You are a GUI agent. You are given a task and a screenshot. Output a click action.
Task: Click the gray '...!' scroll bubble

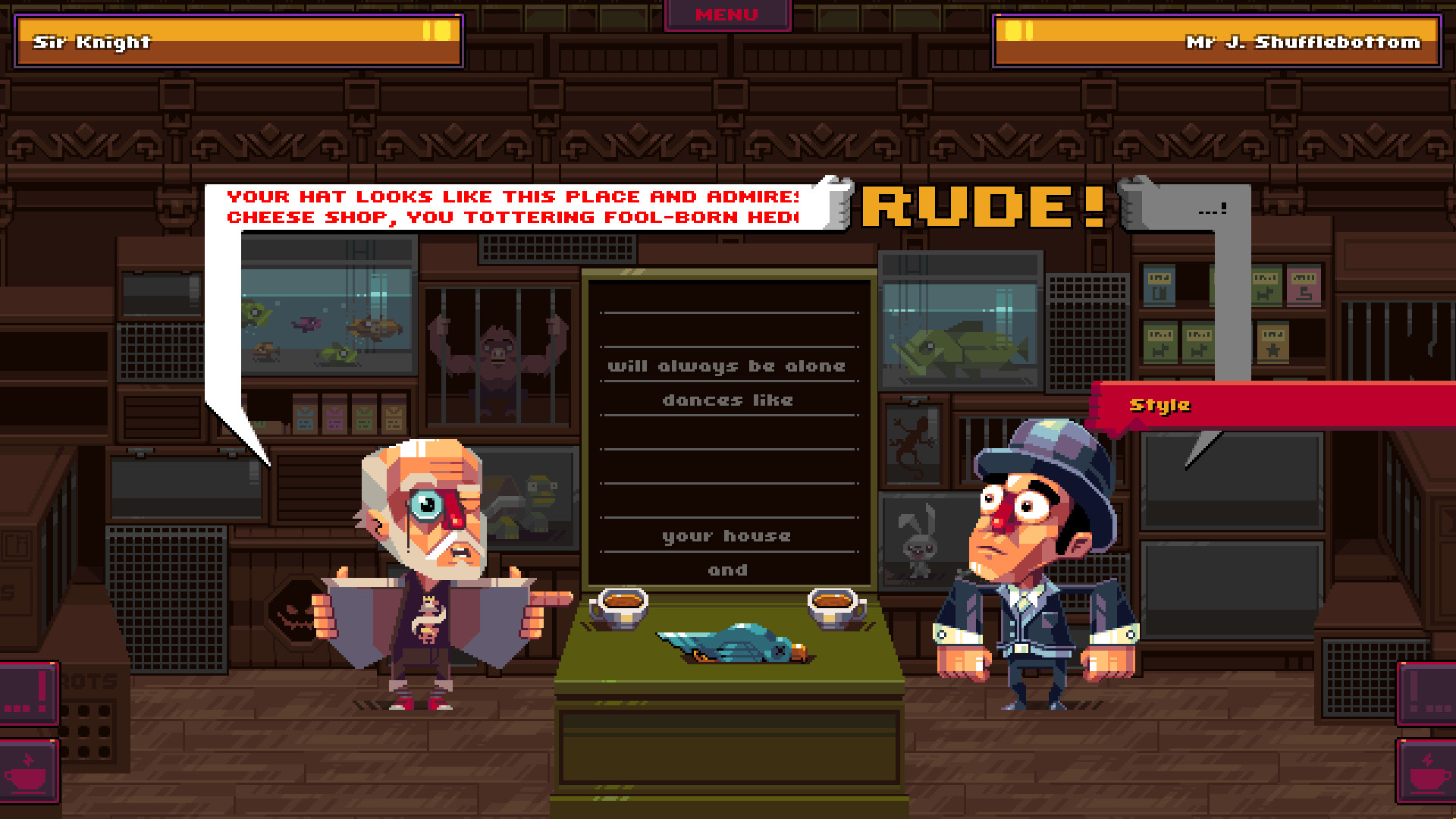[1213, 209]
